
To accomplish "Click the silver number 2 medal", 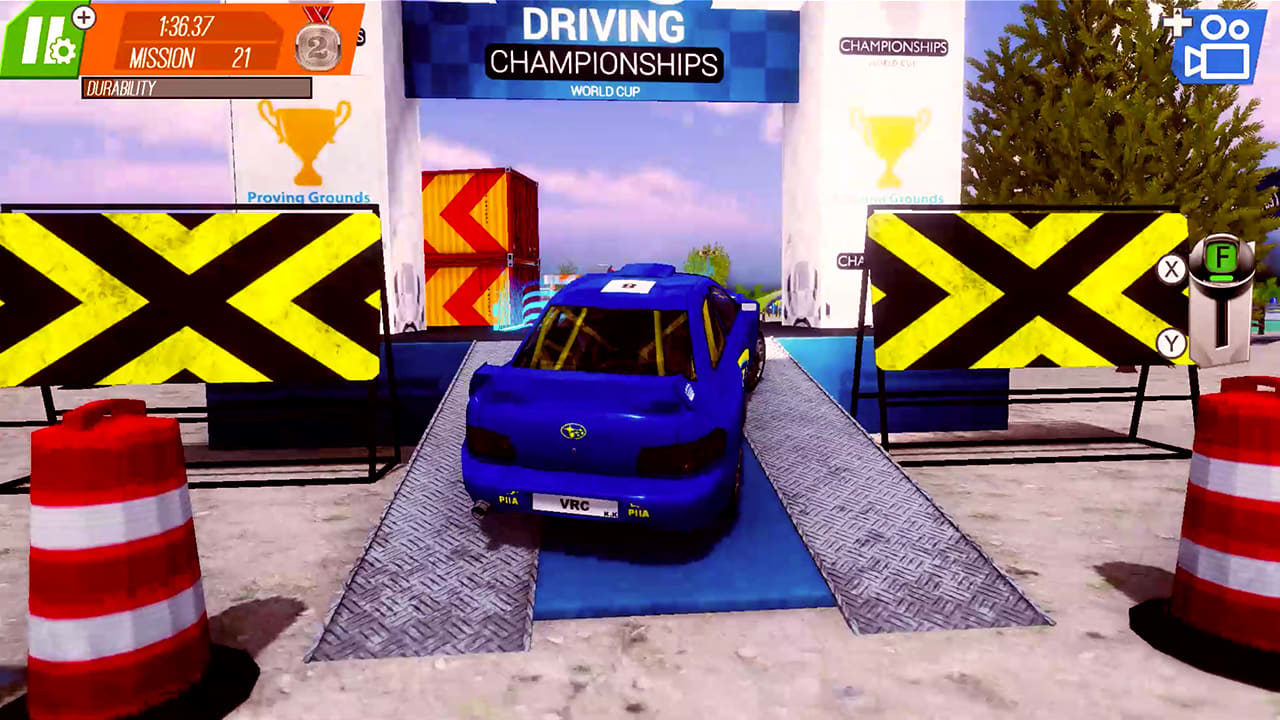I will click(315, 43).
